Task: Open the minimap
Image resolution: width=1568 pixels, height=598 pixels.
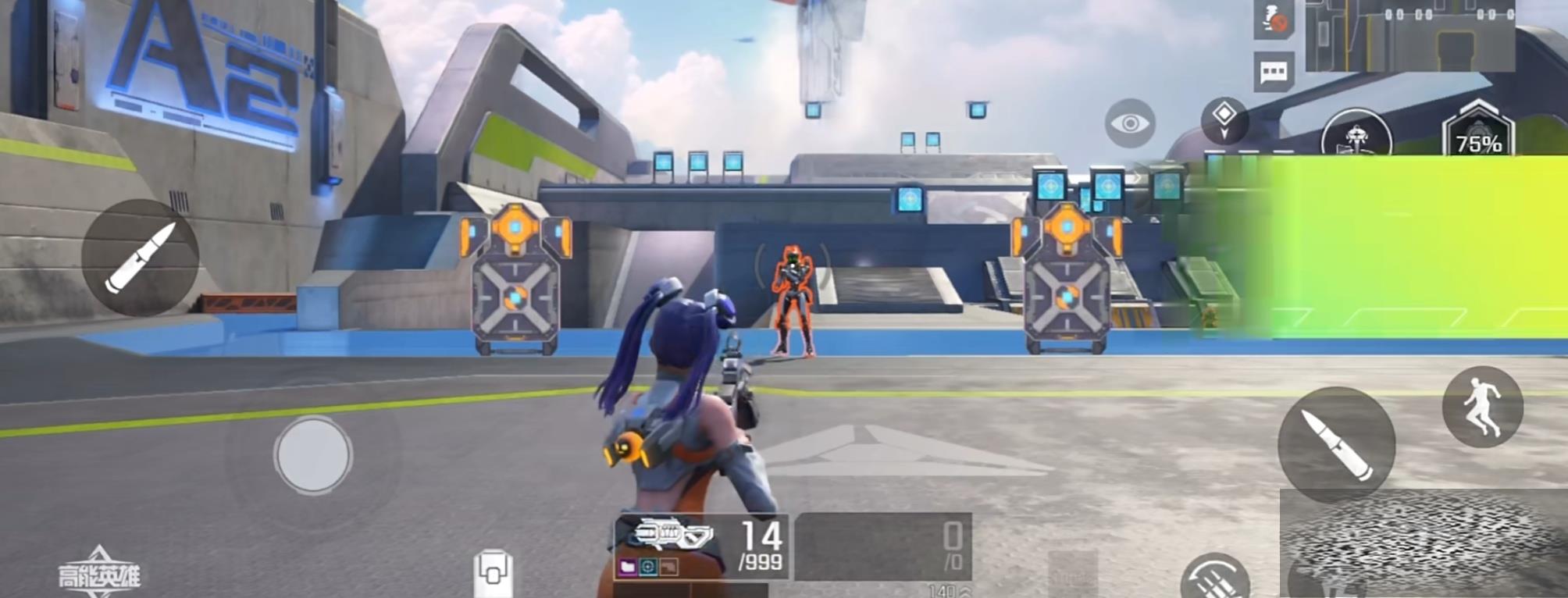Action: [x=1409, y=35]
